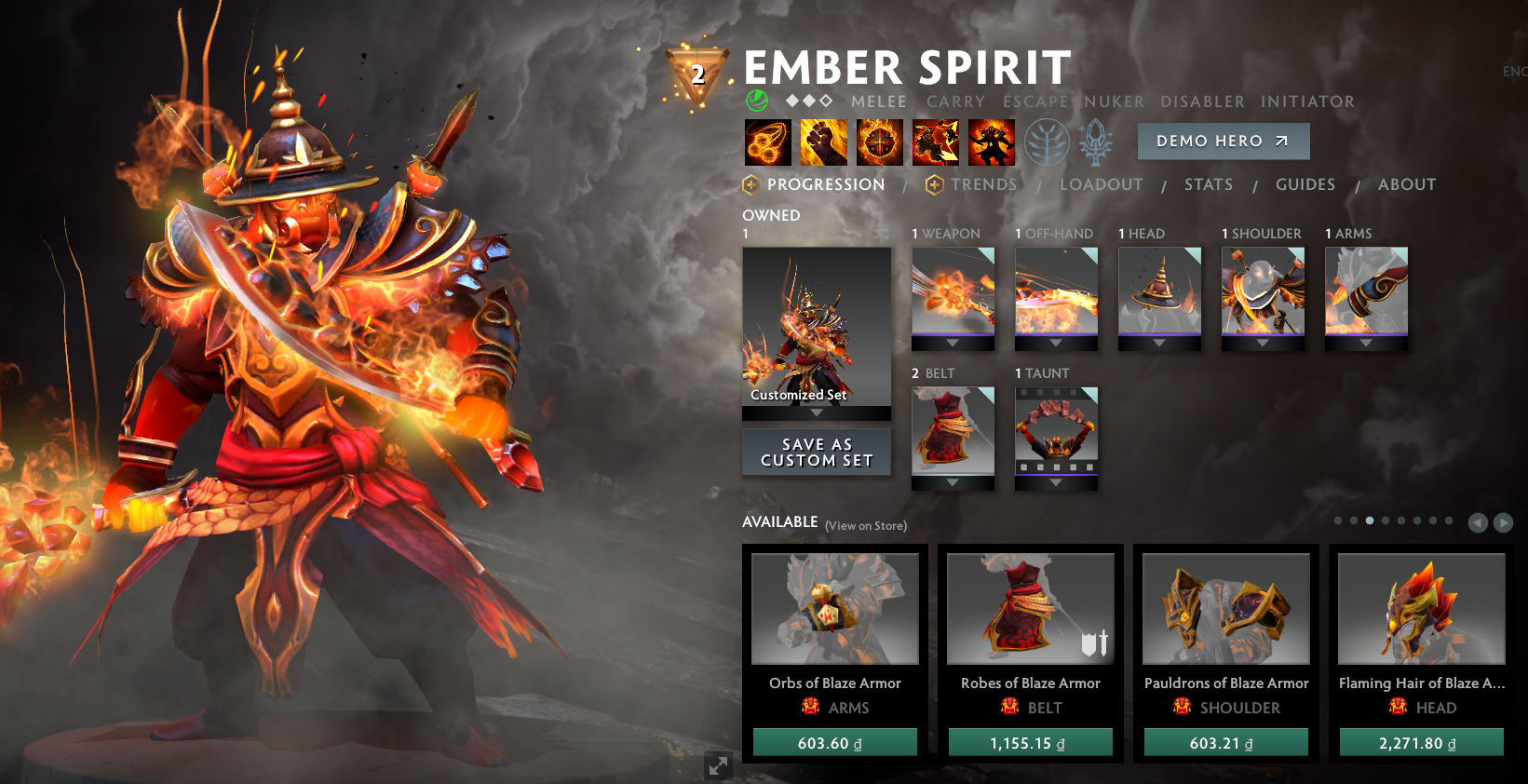1528x784 pixels.
Task: Click the Aghanim's Scepter upgrades icon
Action: point(1095,142)
